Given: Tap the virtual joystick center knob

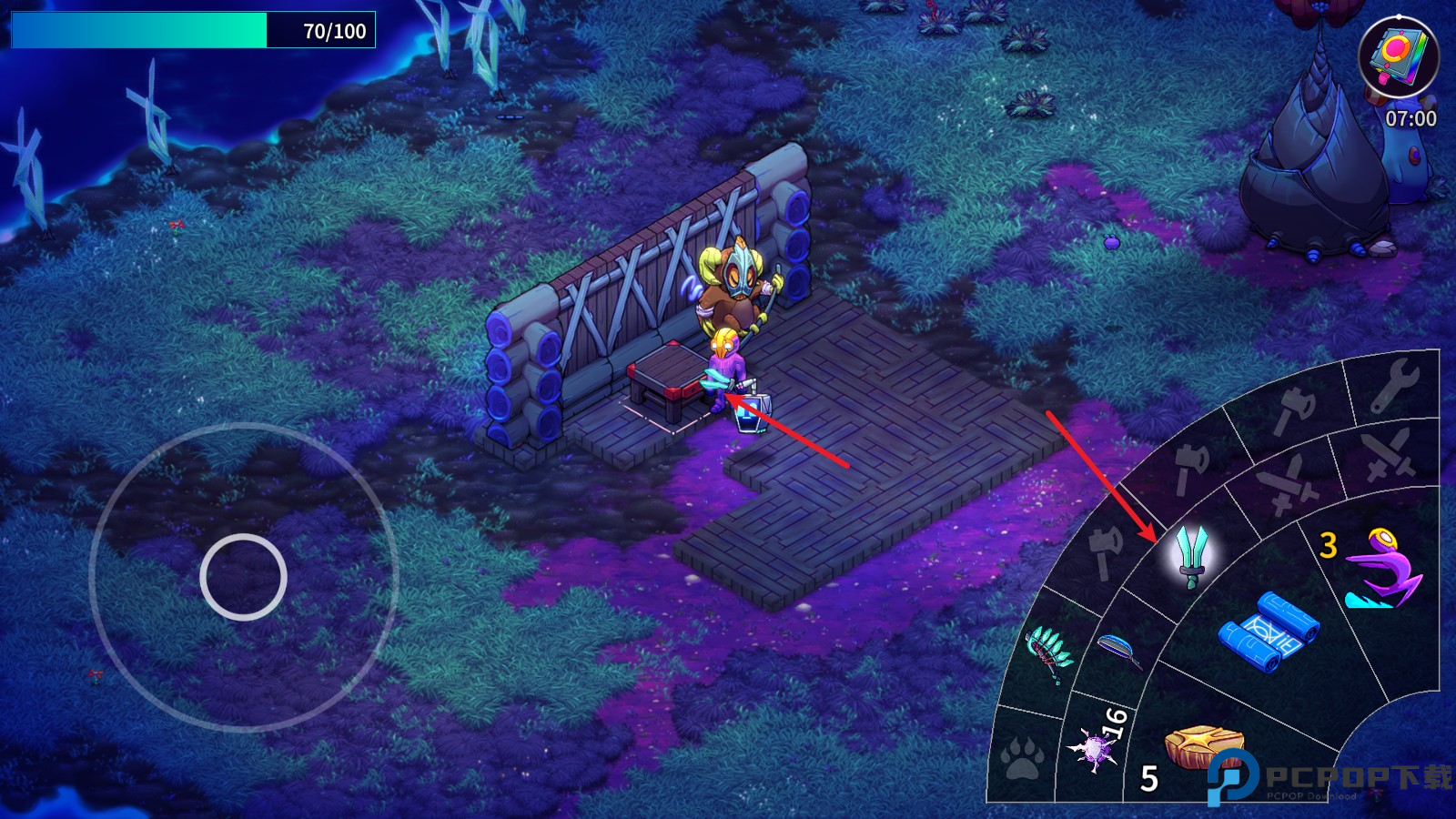Looking at the screenshot, I should coord(243,577).
